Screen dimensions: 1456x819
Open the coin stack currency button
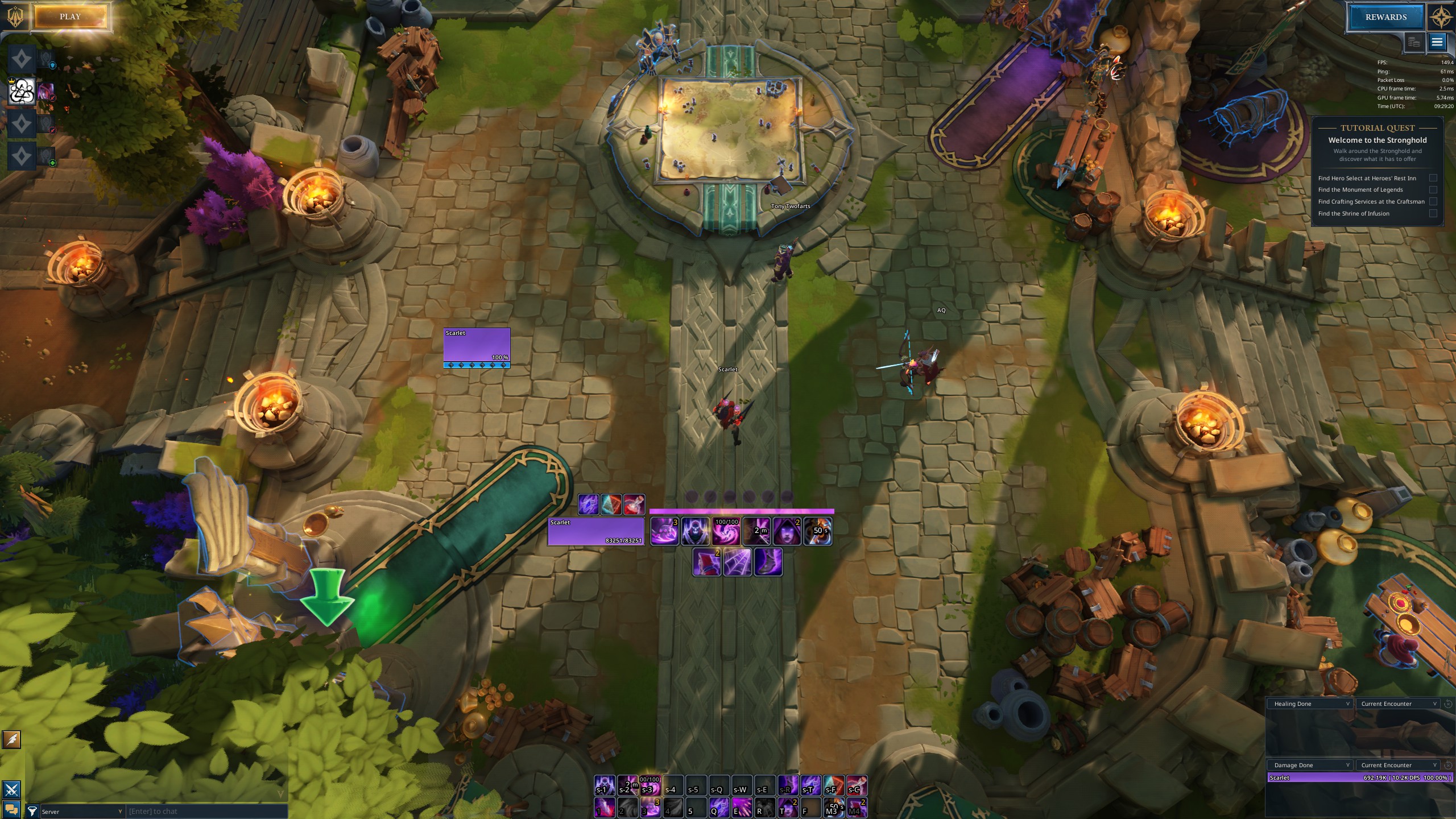pos(1413,42)
